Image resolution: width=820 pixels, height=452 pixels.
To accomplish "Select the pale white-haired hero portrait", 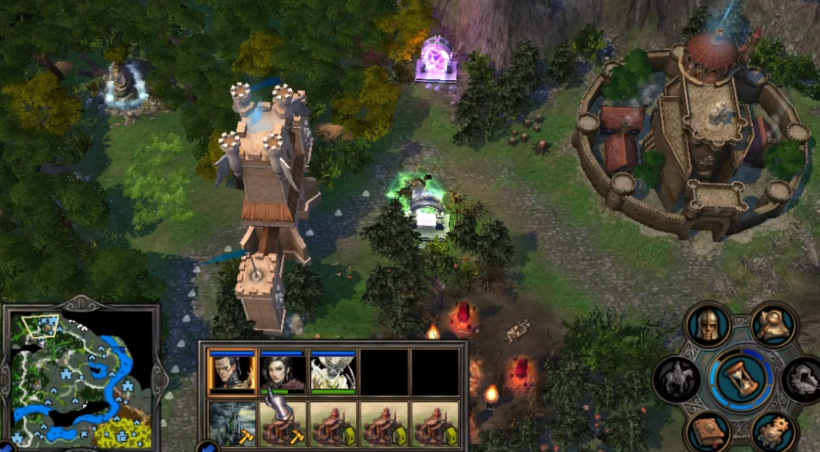I will pos(333,374).
